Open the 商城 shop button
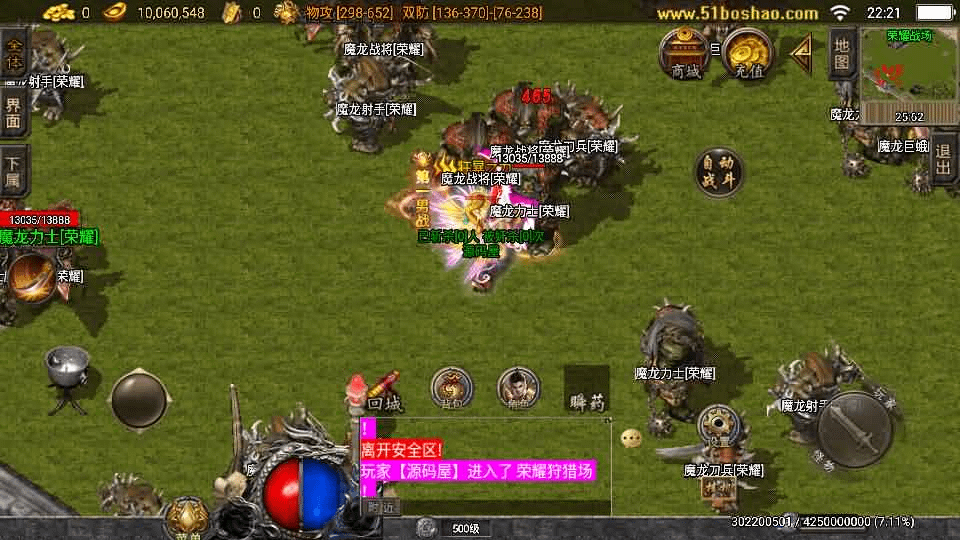960x540 pixels. [x=685, y=53]
